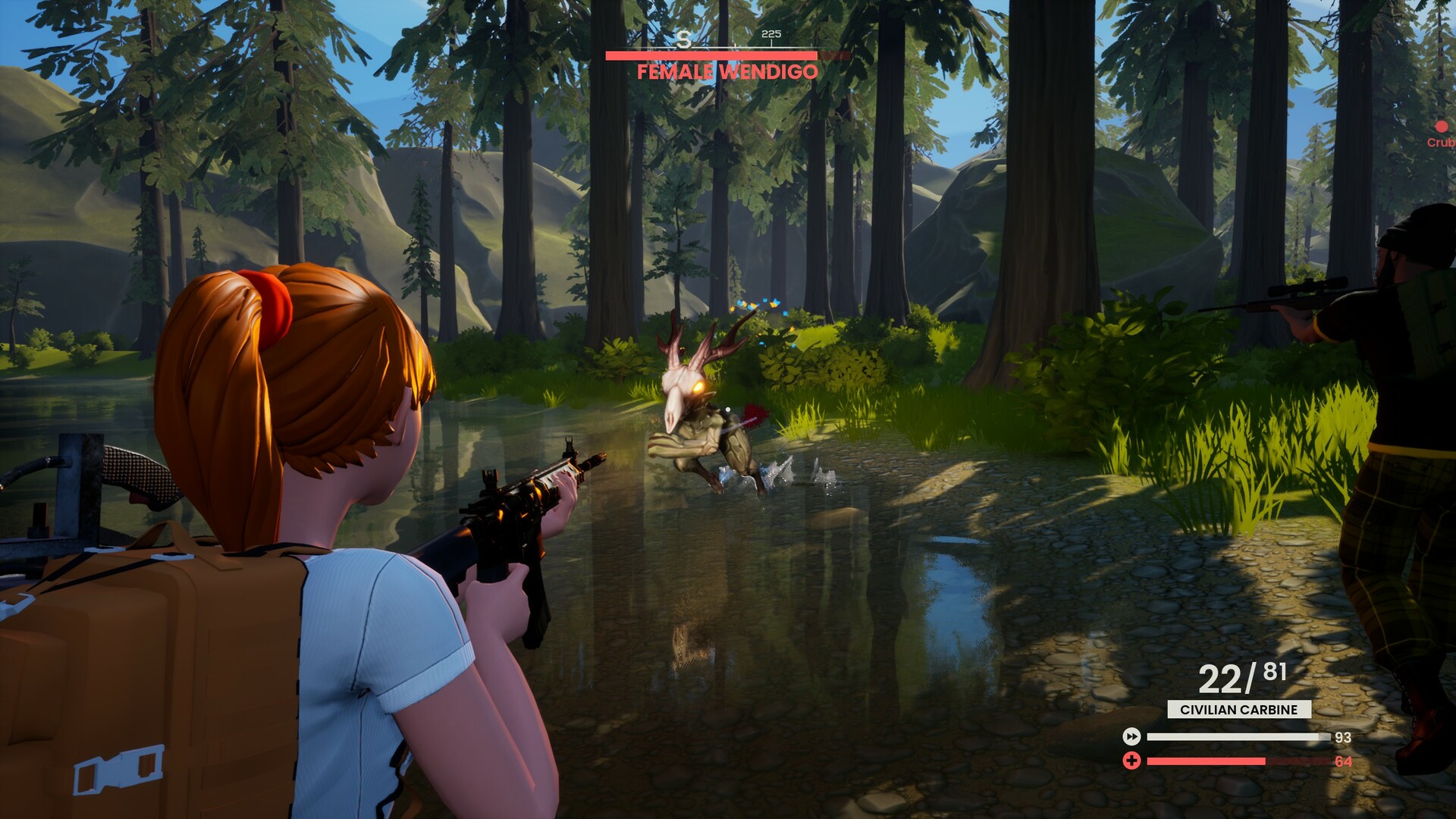Screen dimensions: 1456x819
Task: Click the red health cross icon
Action: (x=1131, y=761)
